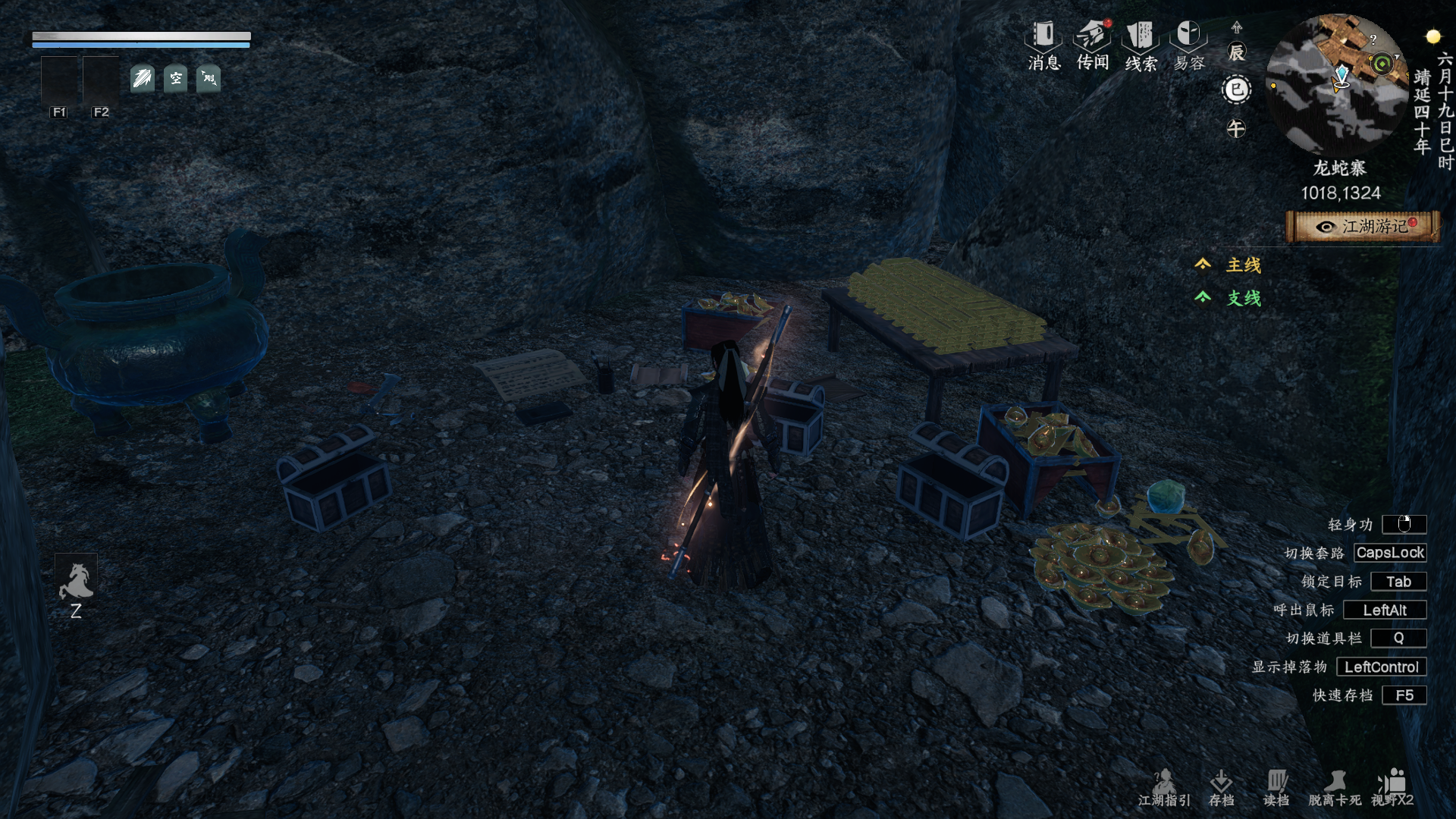The height and width of the screenshot is (819, 1456).
Task: Toggle the 视野X2 view range button
Action: 1392,788
